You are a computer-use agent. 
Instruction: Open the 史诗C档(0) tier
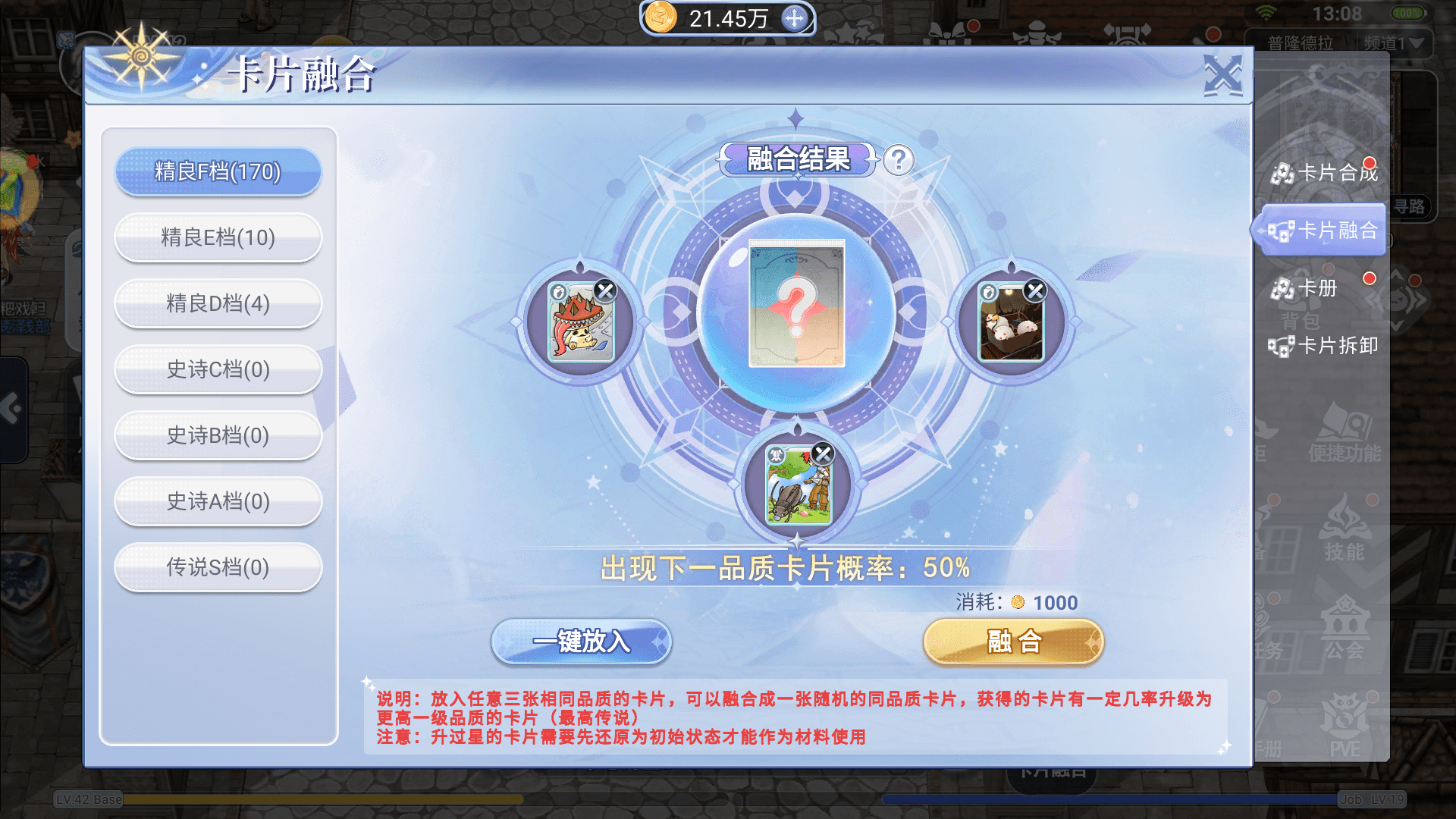[218, 370]
